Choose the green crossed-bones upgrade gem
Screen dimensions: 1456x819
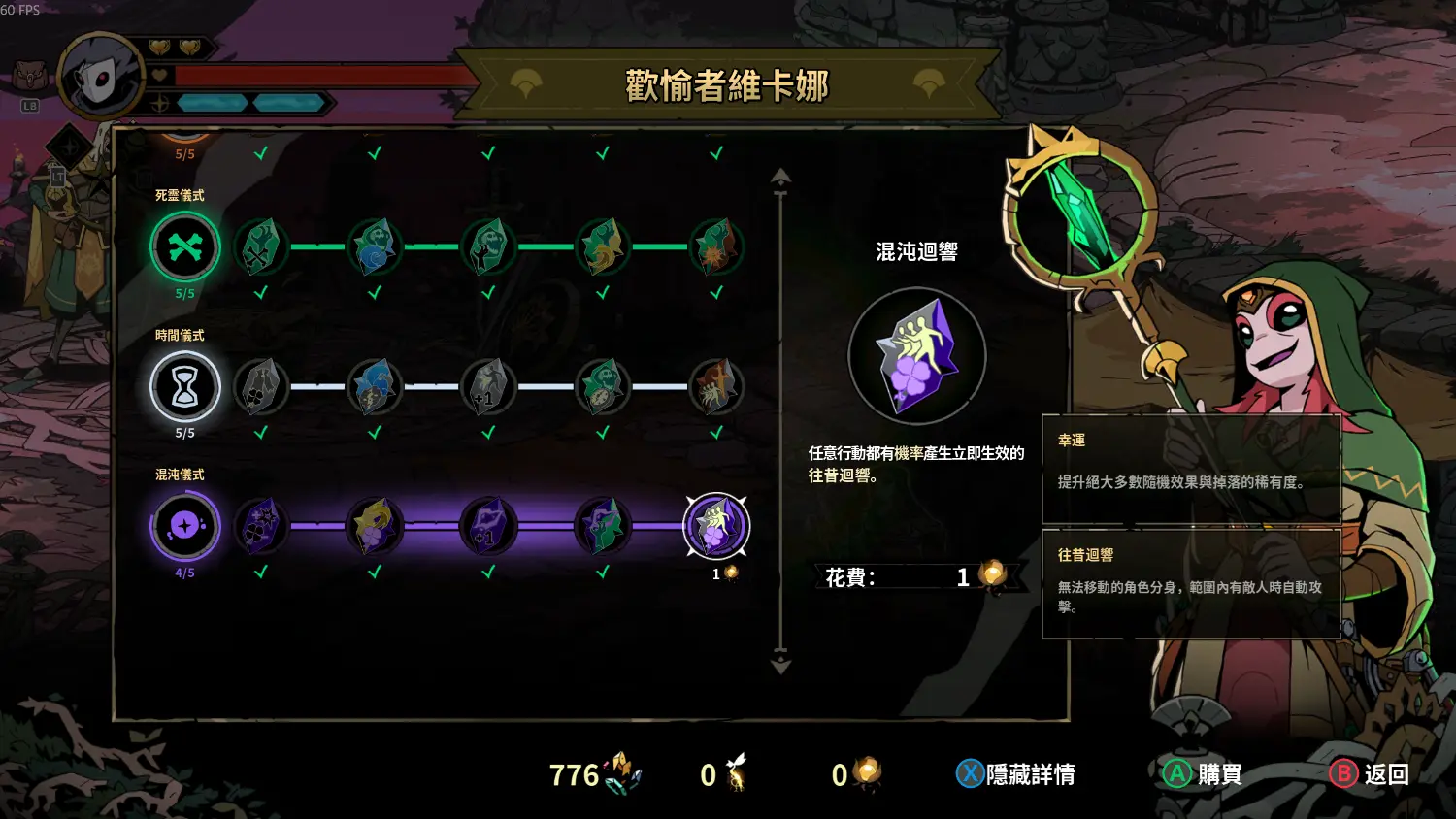click(x=260, y=247)
